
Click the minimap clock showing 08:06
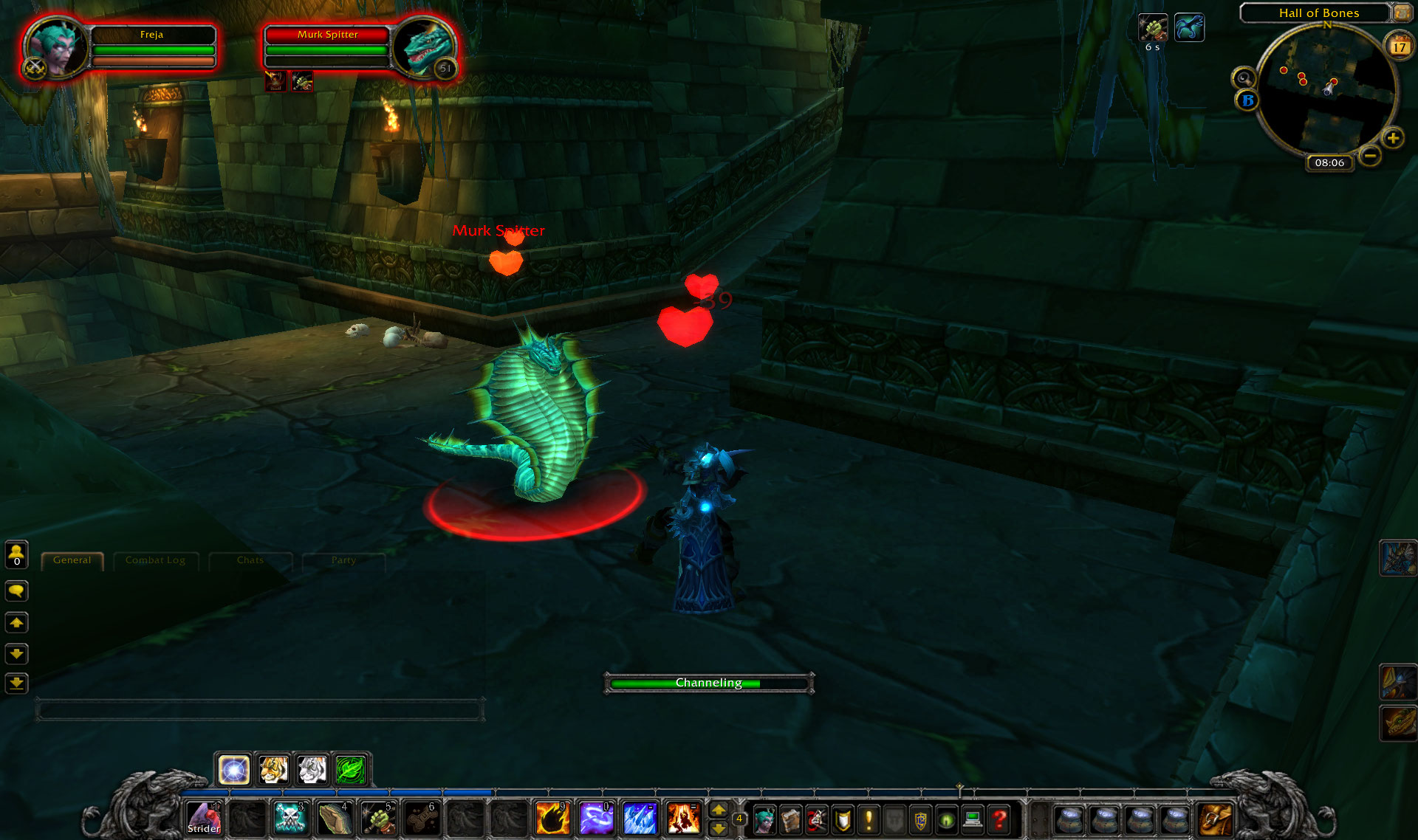point(1330,163)
